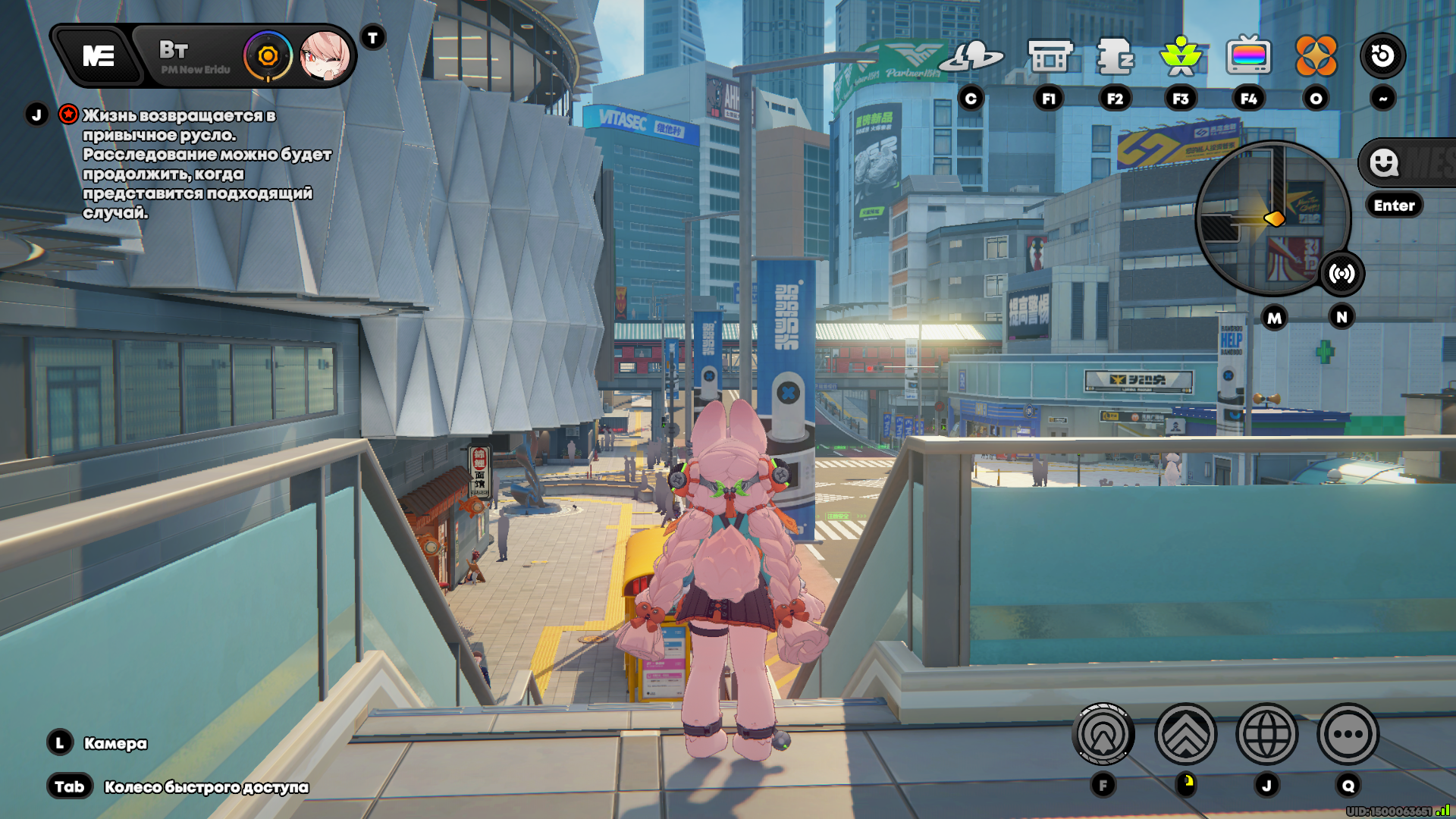Open the main menu logo button

99,55
